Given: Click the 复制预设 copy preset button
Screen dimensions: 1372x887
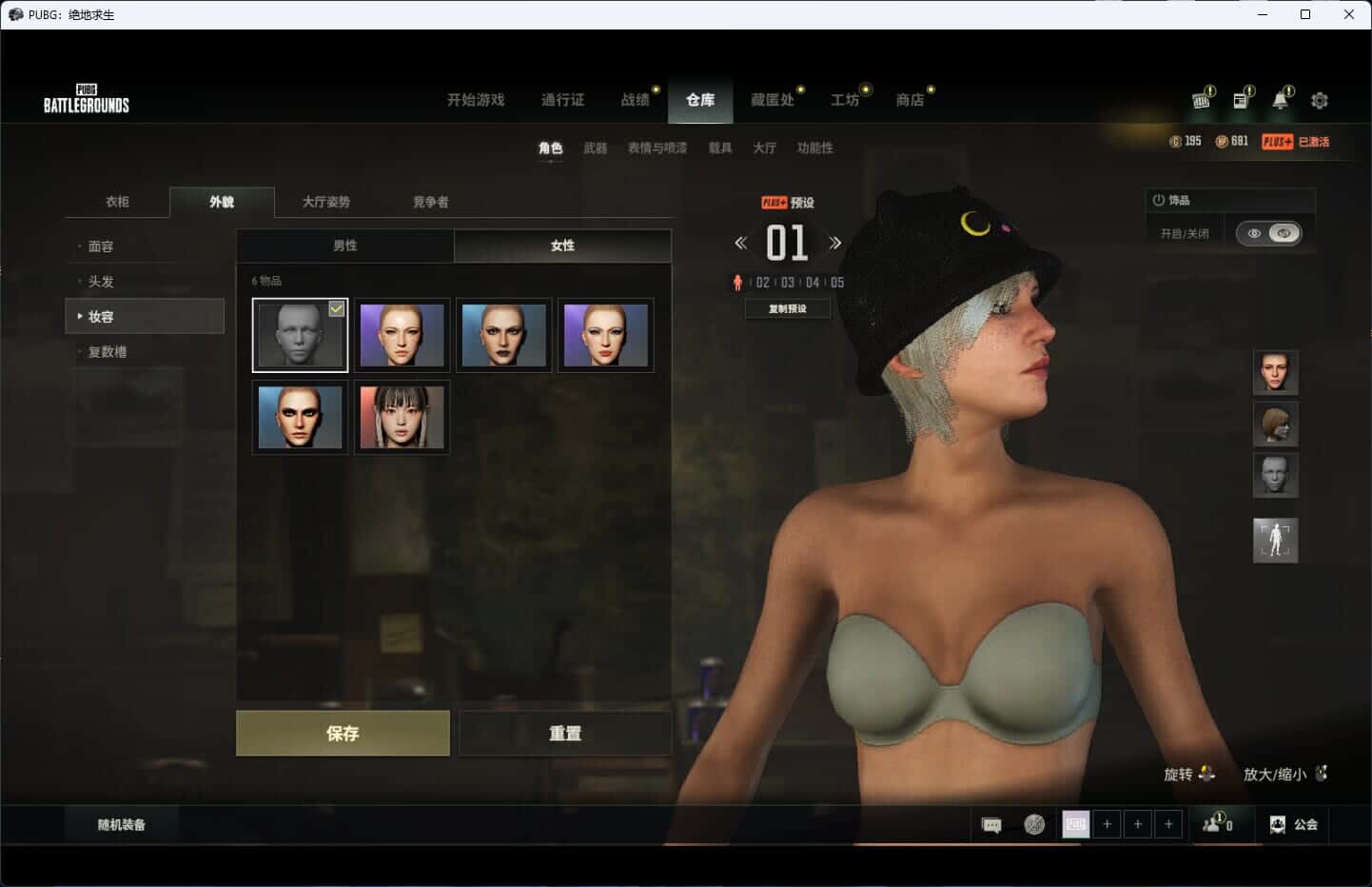Looking at the screenshot, I should (788, 308).
